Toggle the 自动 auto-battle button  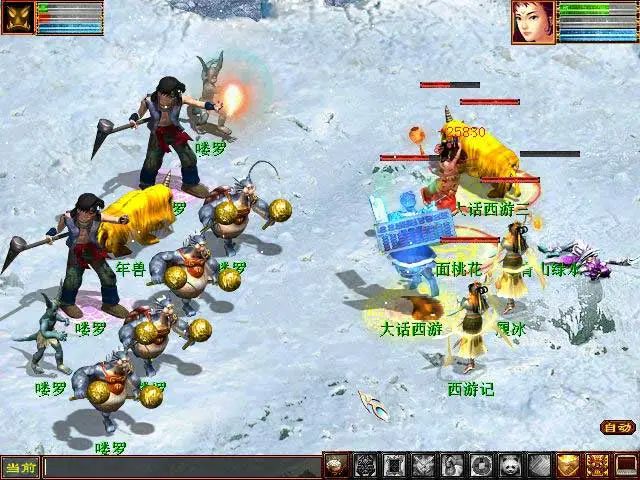[x=617, y=428]
